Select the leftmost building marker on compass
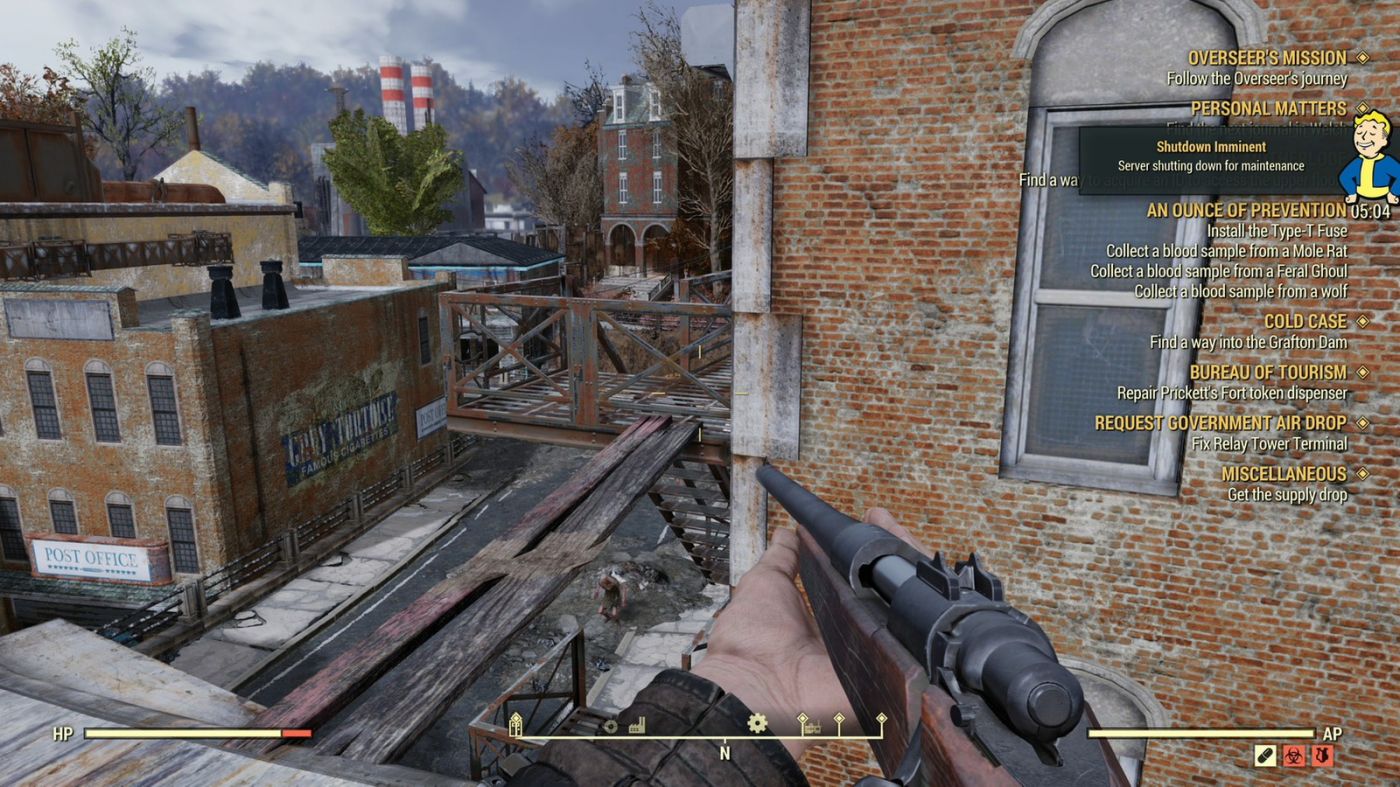The height and width of the screenshot is (787, 1400). tap(516, 725)
